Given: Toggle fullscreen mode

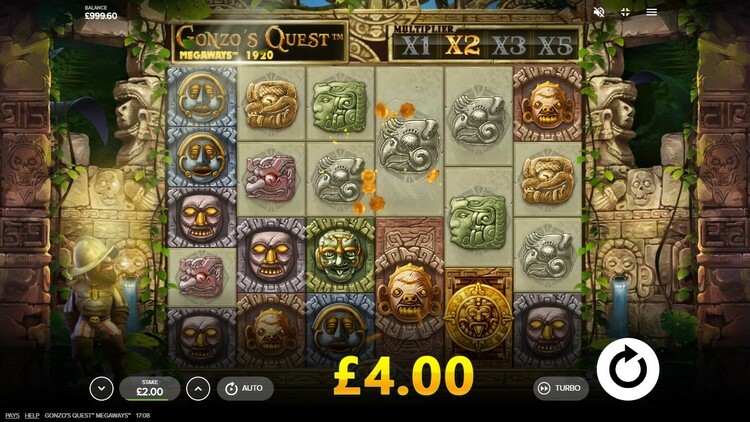Looking at the screenshot, I should coord(625,12).
